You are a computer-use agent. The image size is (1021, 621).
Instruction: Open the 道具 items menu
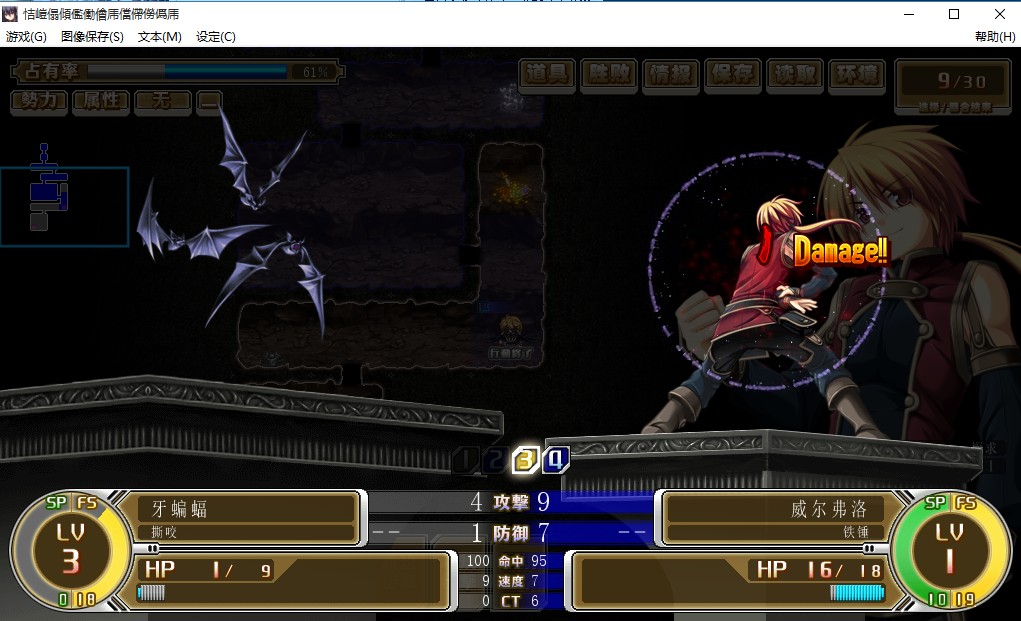[547, 74]
